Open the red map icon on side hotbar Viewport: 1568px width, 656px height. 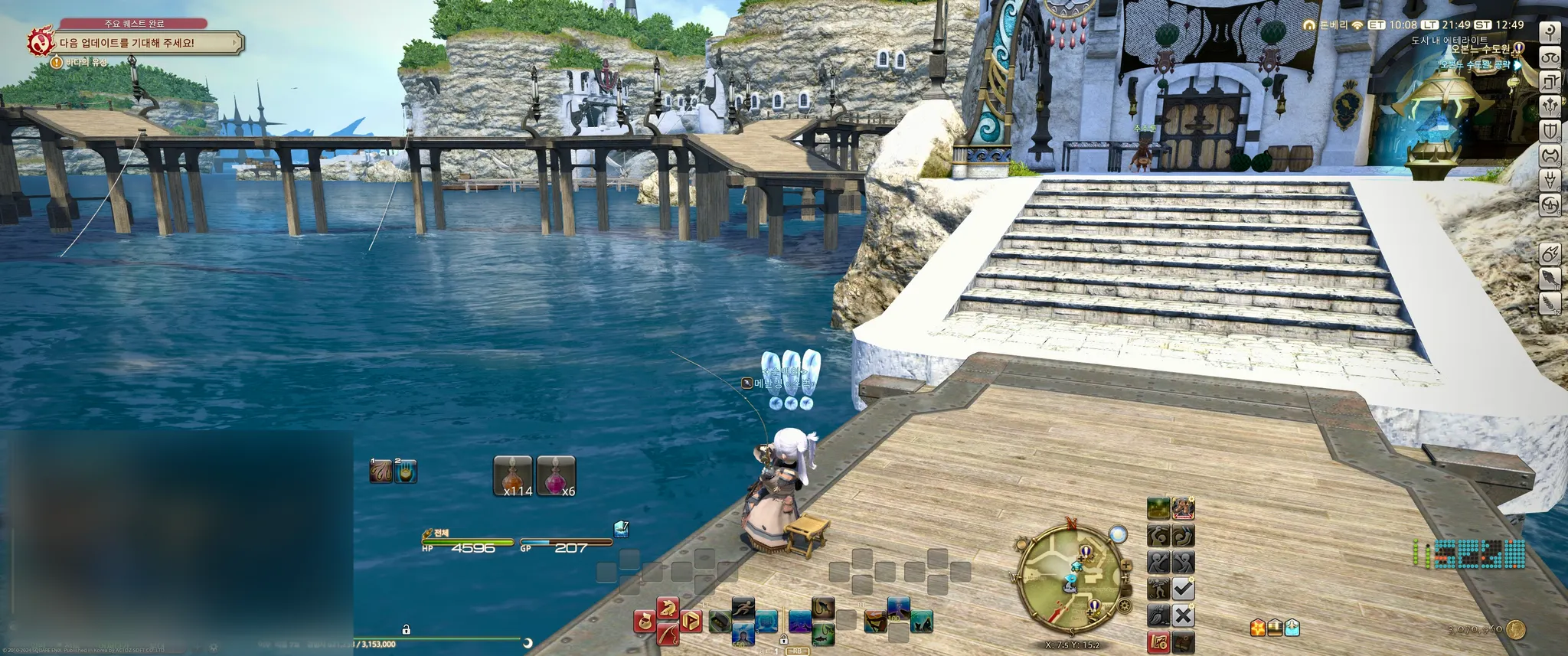click(1158, 641)
